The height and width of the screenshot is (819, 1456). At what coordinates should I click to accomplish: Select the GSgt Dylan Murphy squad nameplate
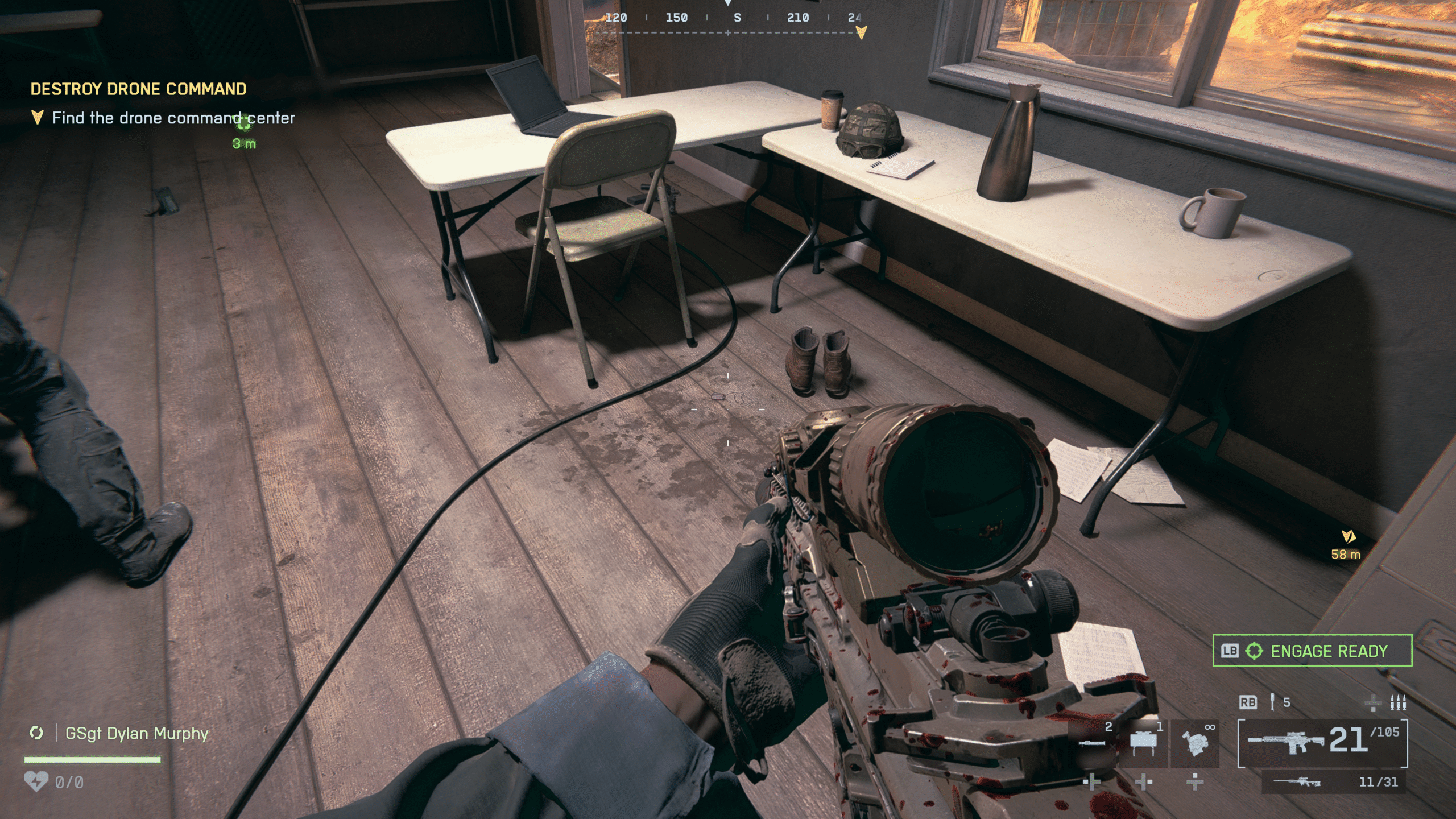click(x=136, y=734)
